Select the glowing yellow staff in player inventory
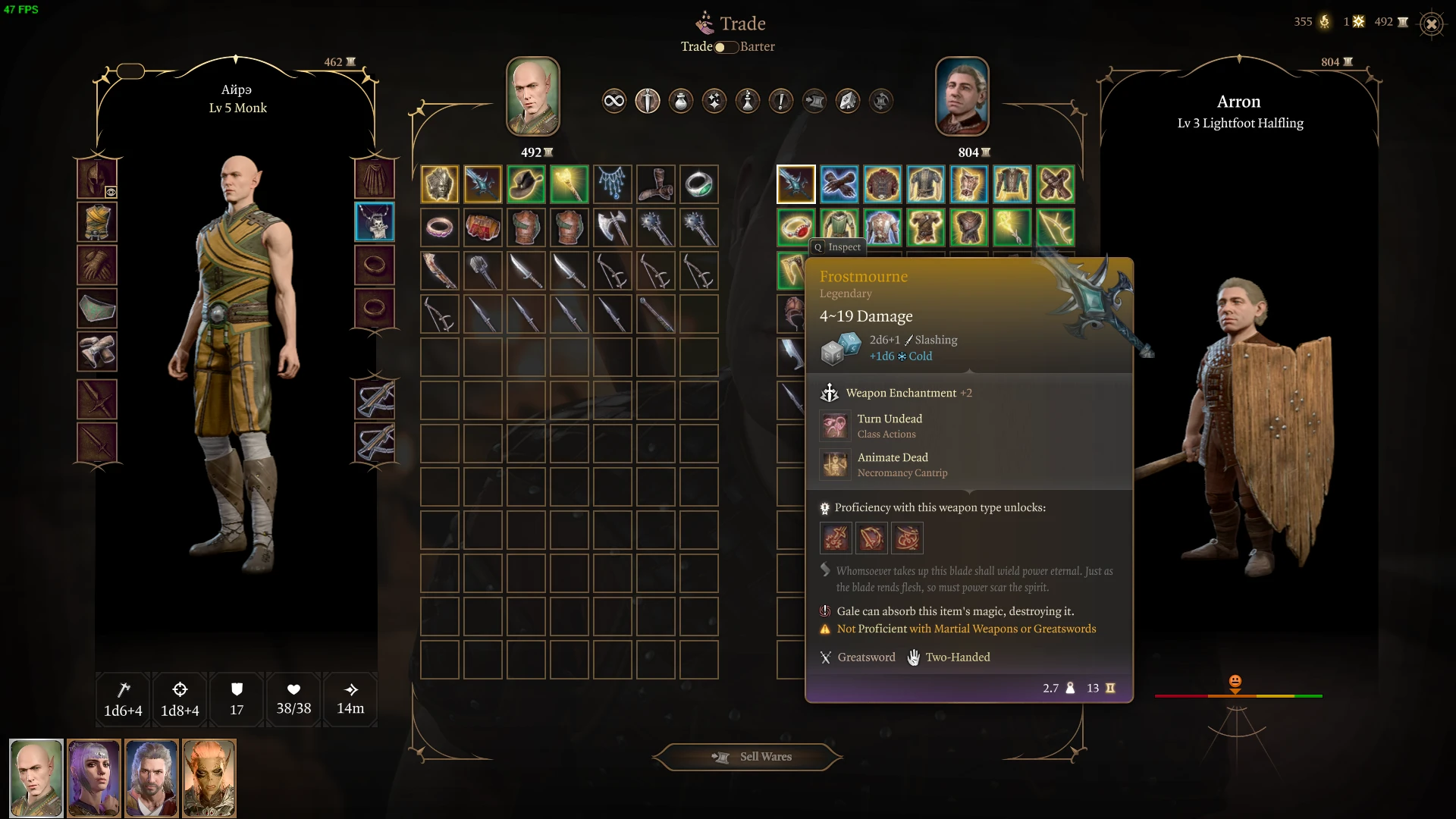 click(570, 184)
